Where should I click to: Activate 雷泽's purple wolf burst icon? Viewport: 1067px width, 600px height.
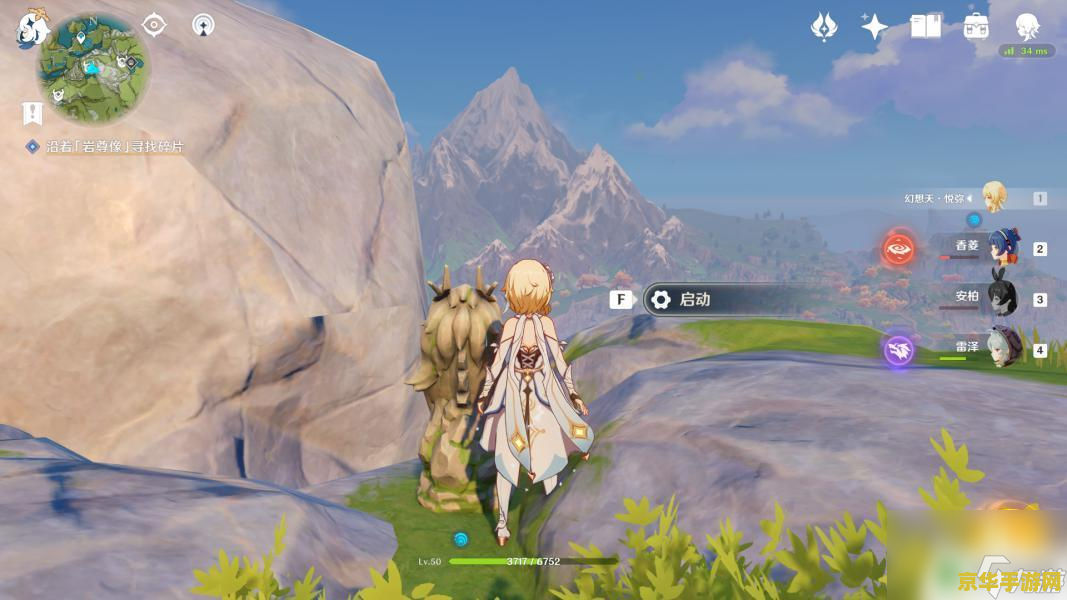899,350
